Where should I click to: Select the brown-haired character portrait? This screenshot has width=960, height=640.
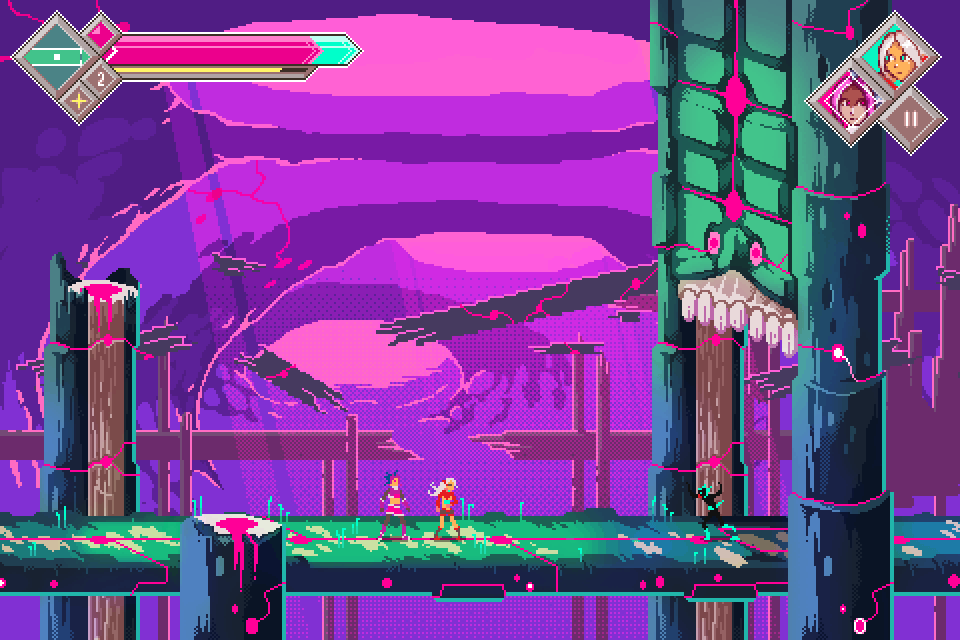click(851, 104)
